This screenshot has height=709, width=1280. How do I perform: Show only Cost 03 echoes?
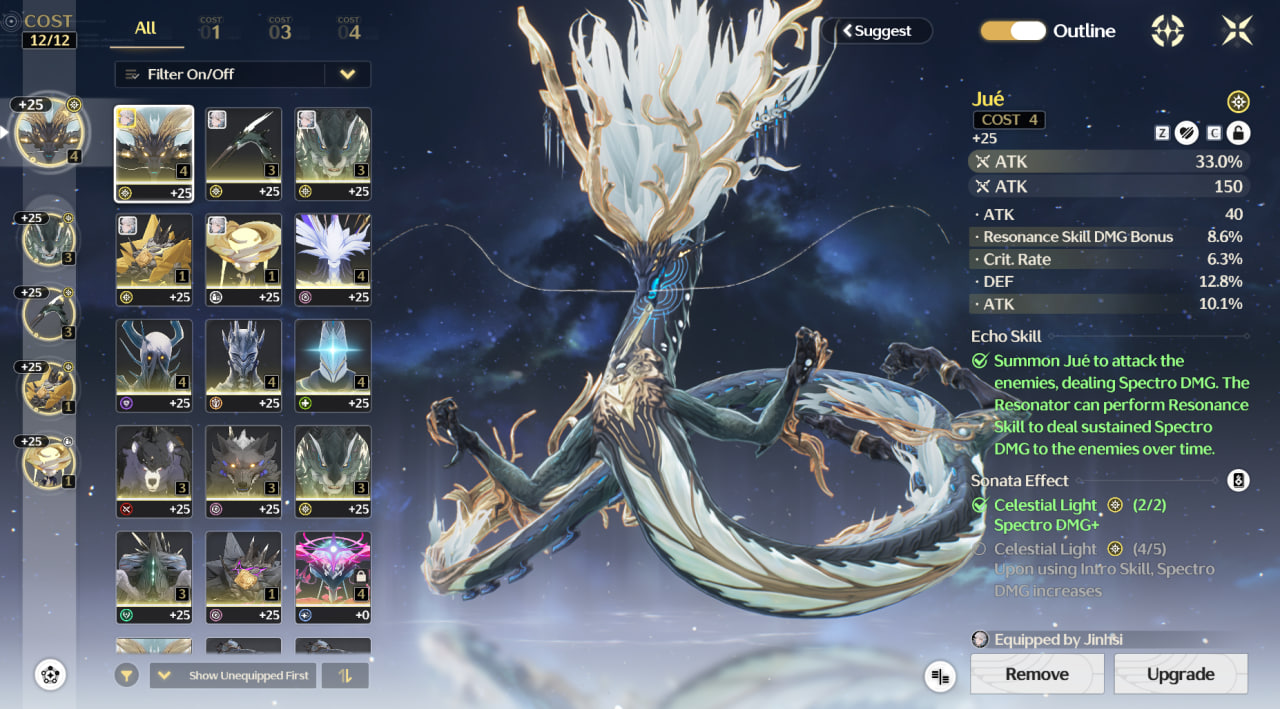280,29
